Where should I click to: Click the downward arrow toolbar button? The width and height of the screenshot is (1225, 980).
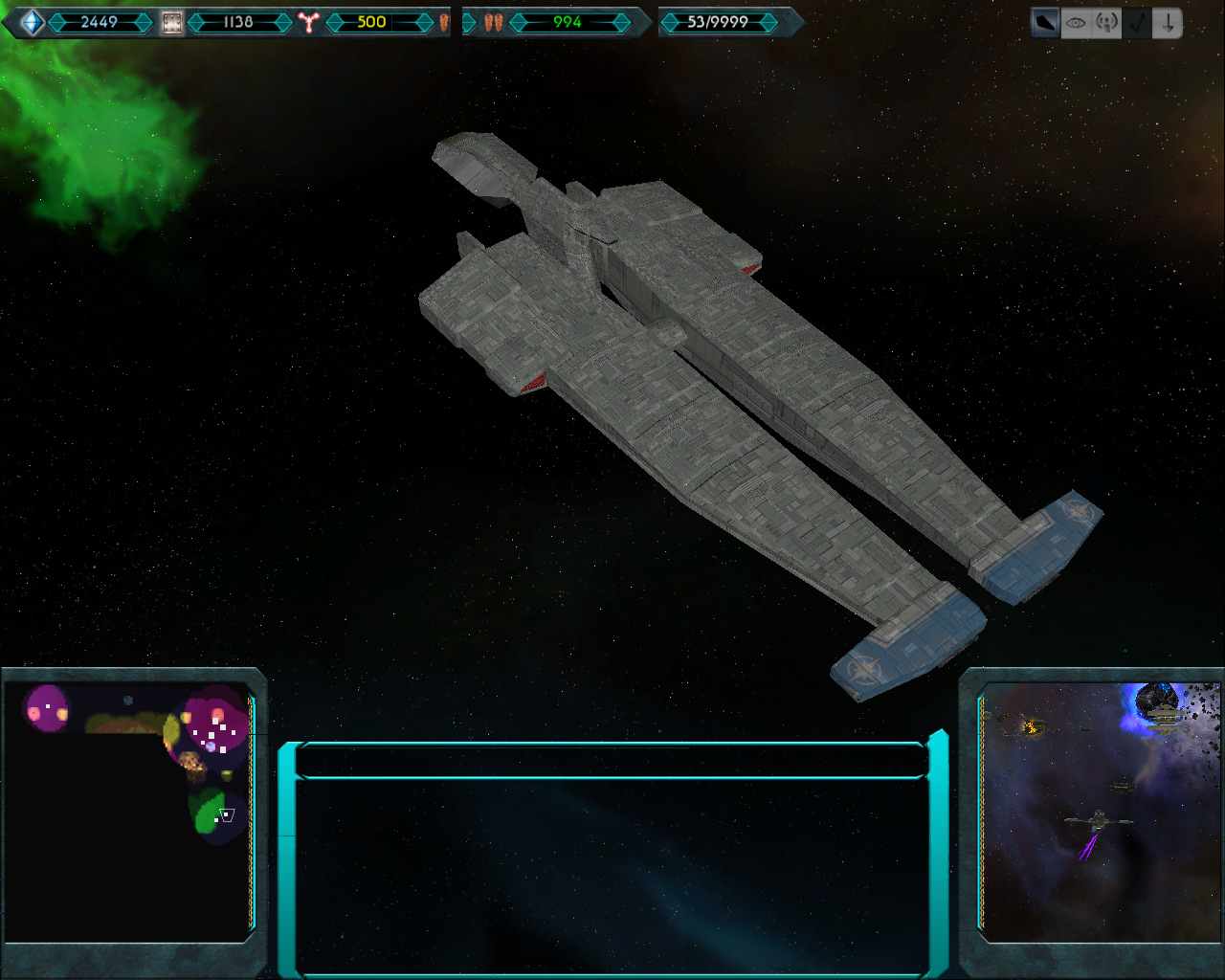[x=1168, y=23]
